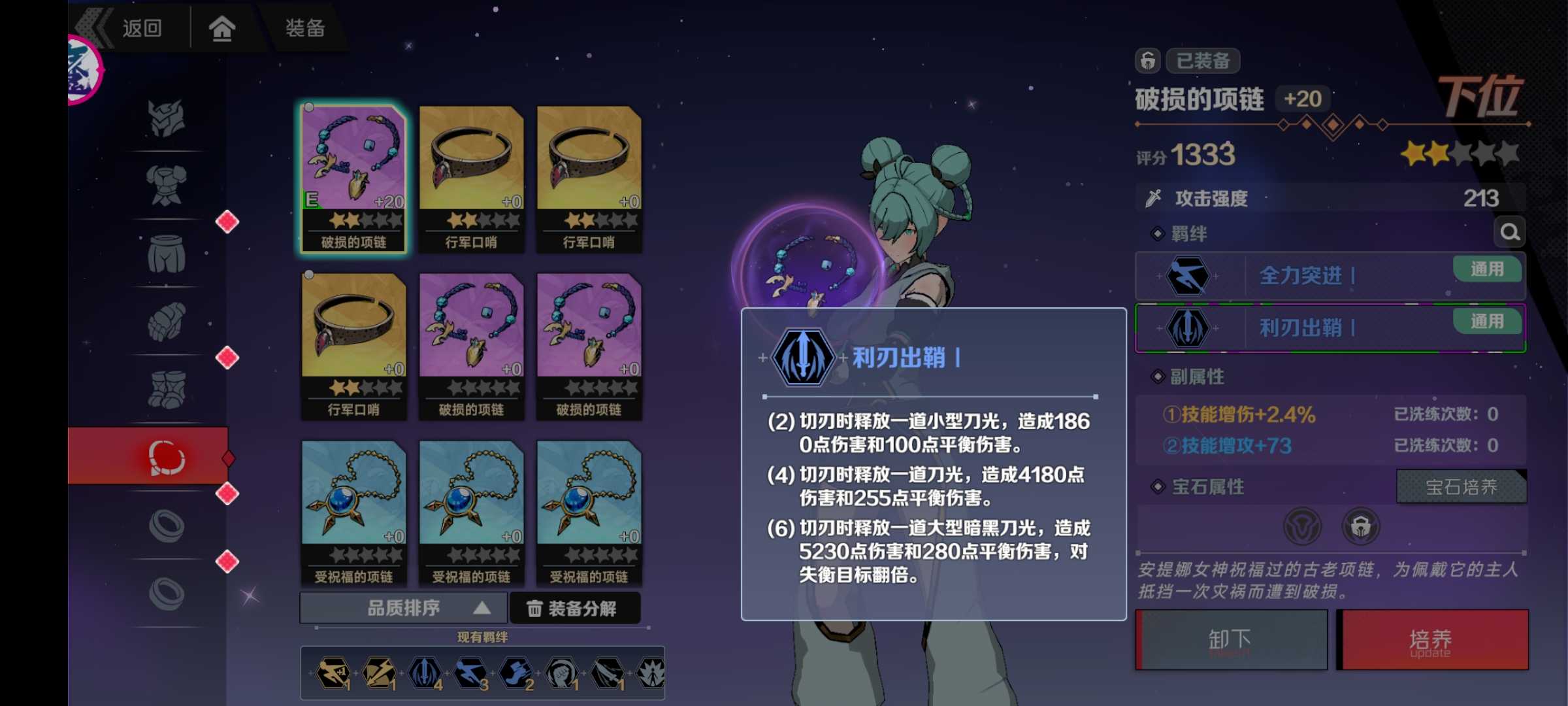The width and height of the screenshot is (1568, 706).
Task: Toggle the 全力突进 bond entry
Action: pos(1329,275)
